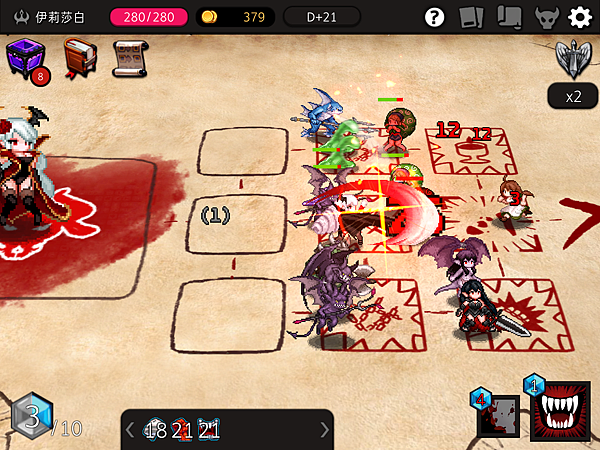
Task: Open the question mark help button
Action: pyautogui.click(x=434, y=17)
